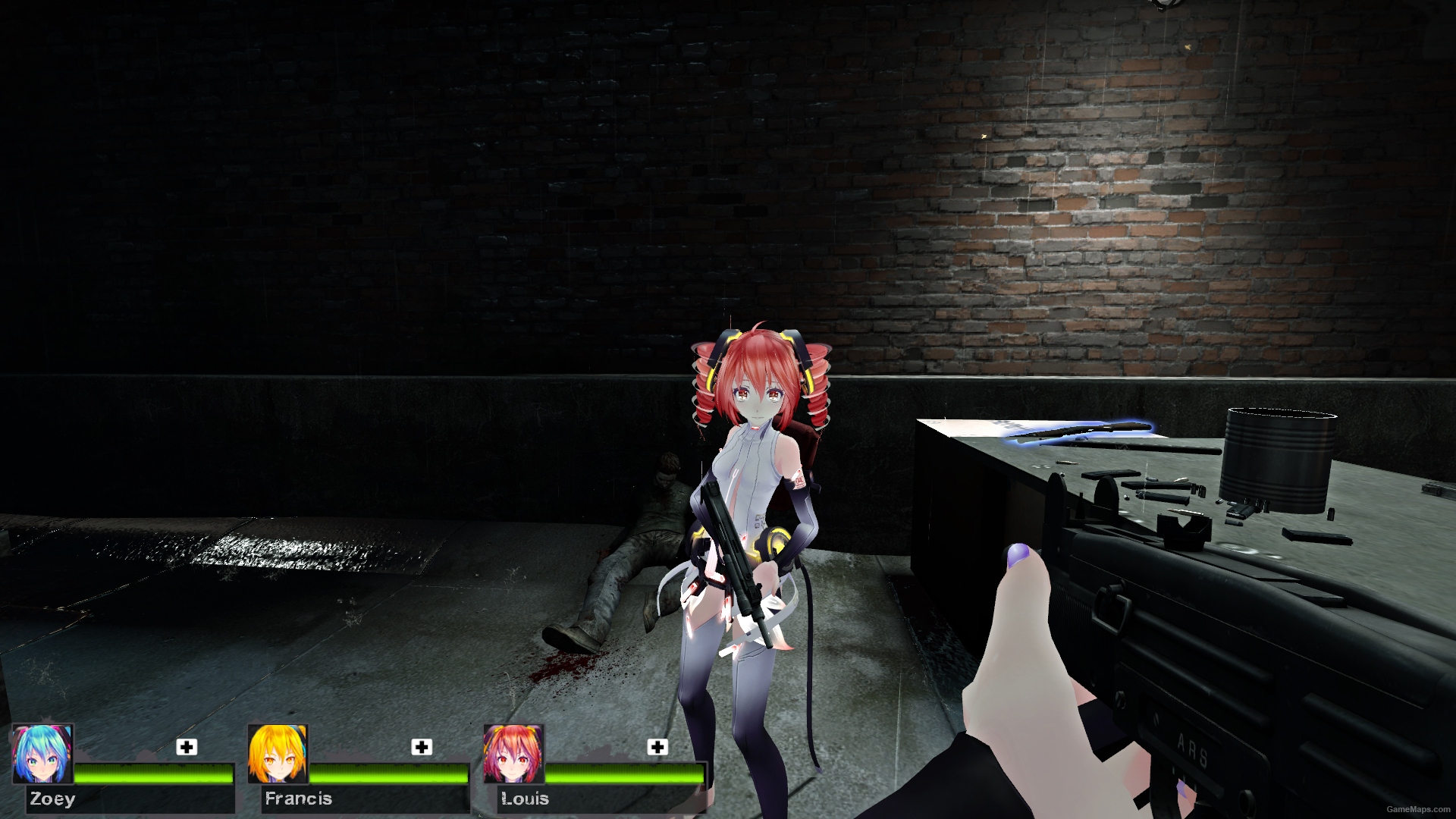Screen dimensions: 1456x819
Task: Click the Louis name label
Action: click(526, 799)
